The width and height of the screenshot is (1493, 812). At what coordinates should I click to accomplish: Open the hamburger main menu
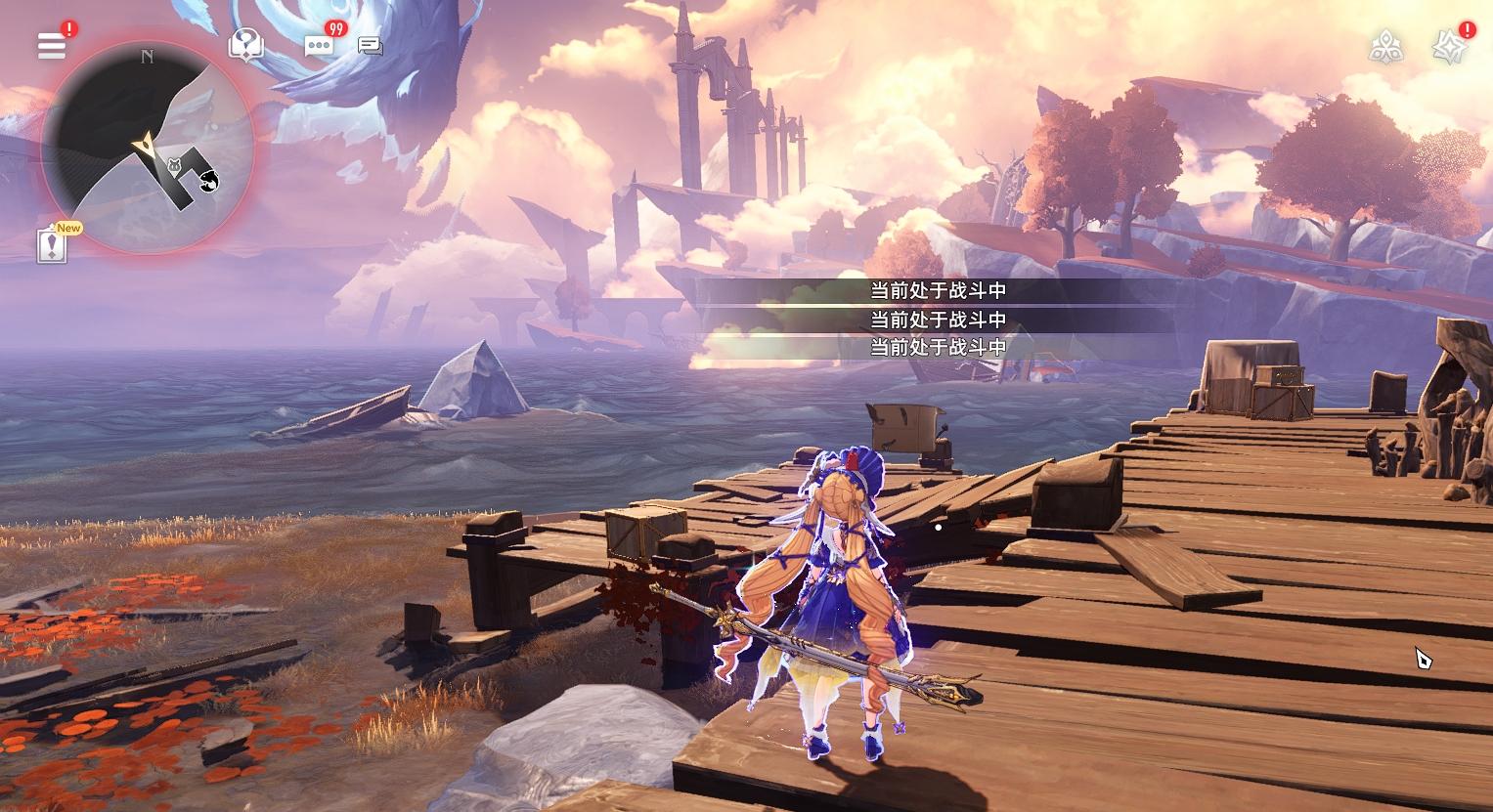click(52, 46)
